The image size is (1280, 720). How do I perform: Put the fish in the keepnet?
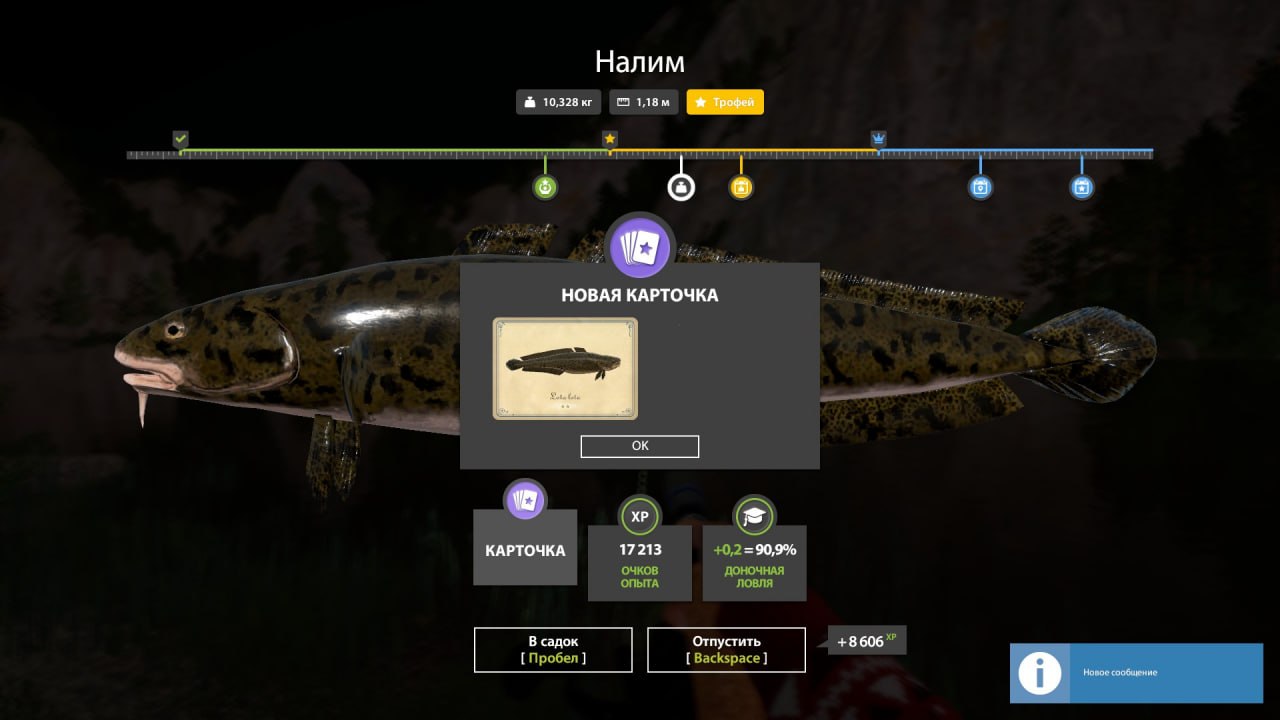tap(553, 650)
